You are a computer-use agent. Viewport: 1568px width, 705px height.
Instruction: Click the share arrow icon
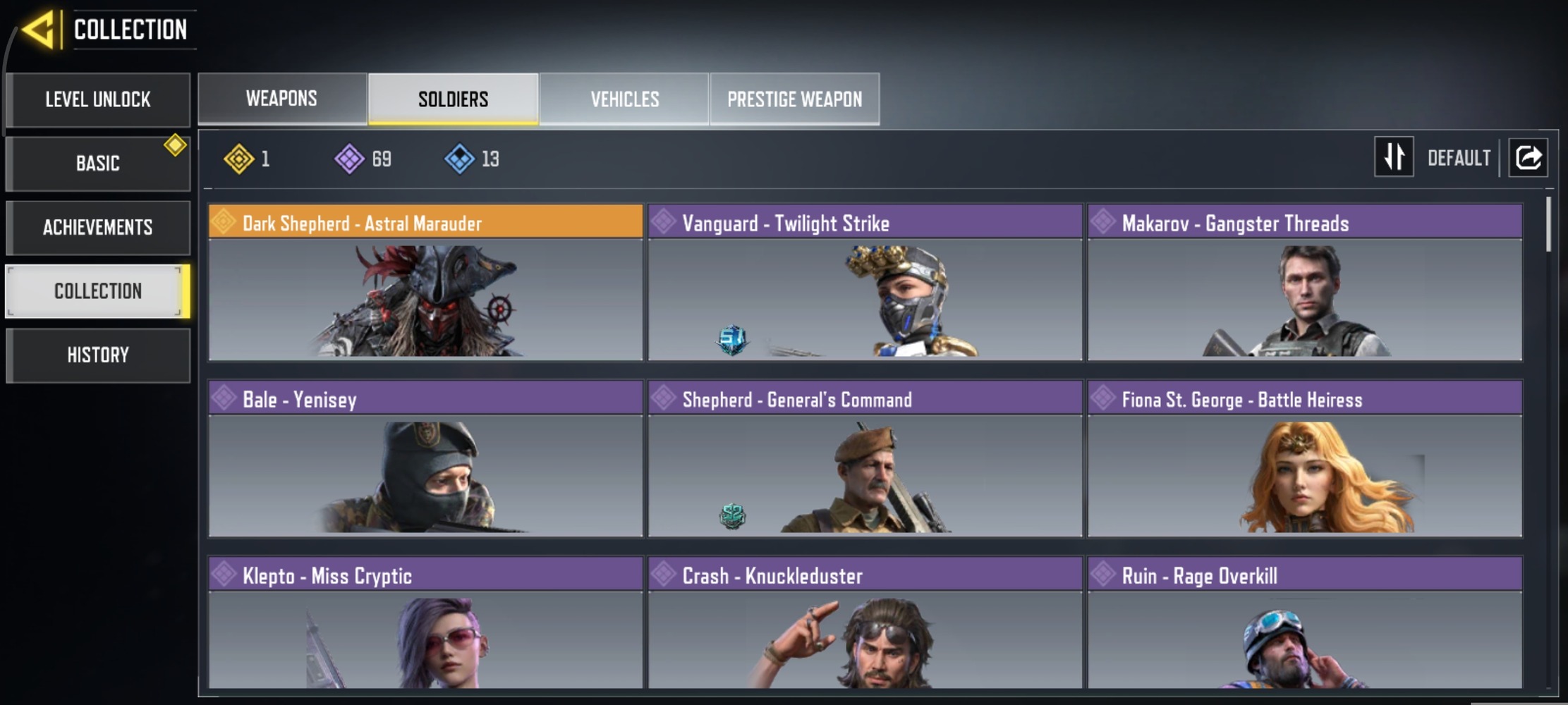(x=1528, y=157)
